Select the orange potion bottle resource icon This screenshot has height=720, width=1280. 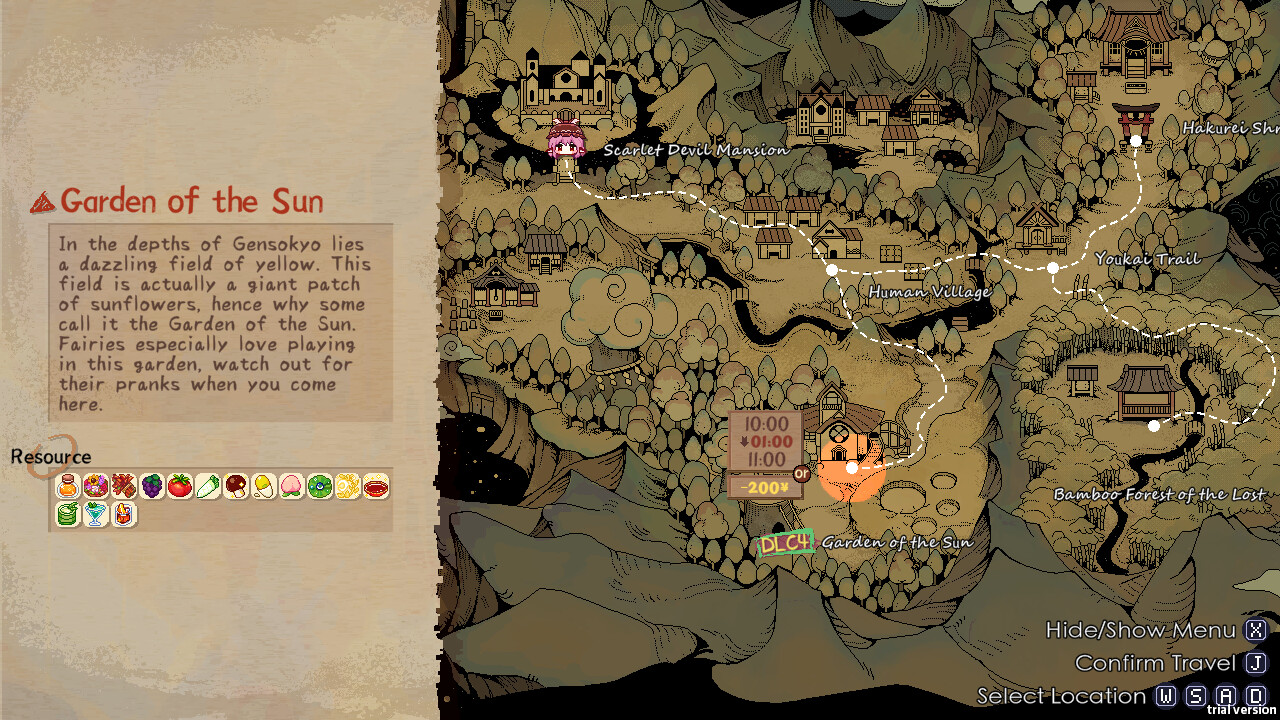tap(69, 487)
